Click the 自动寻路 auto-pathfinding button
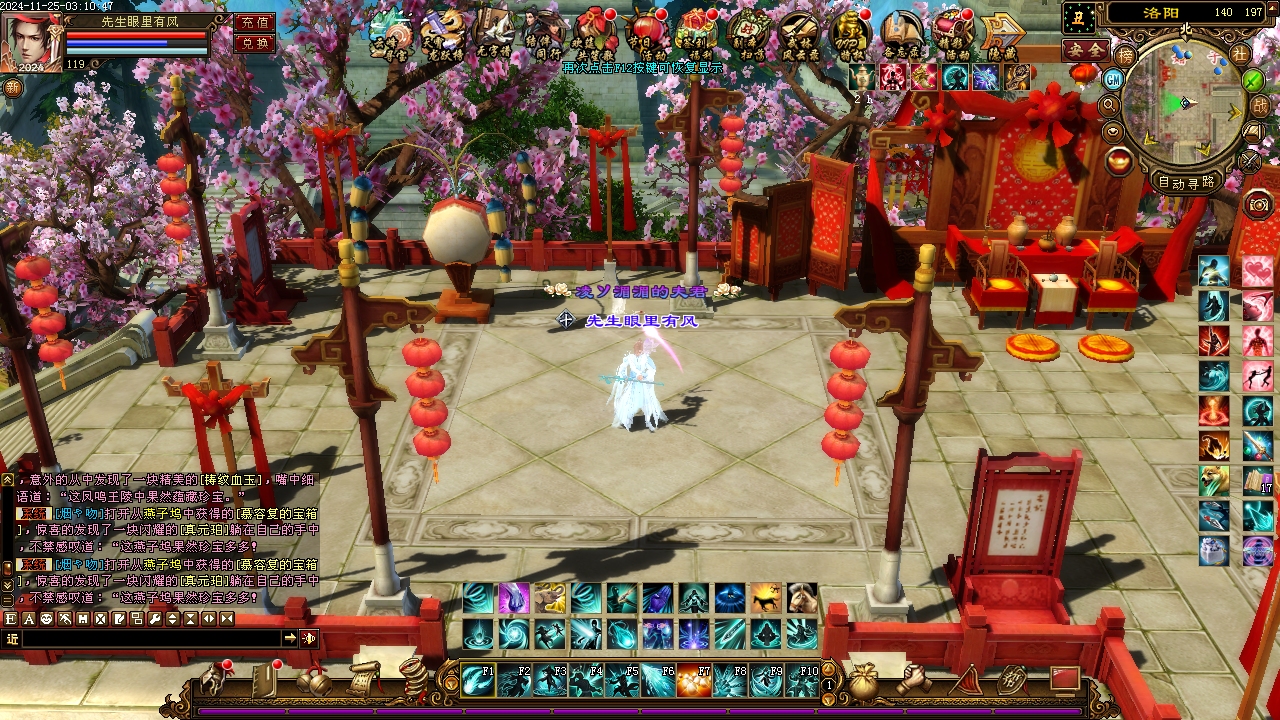The width and height of the screenshot is (1280, 720). [x=1187, y=182]
